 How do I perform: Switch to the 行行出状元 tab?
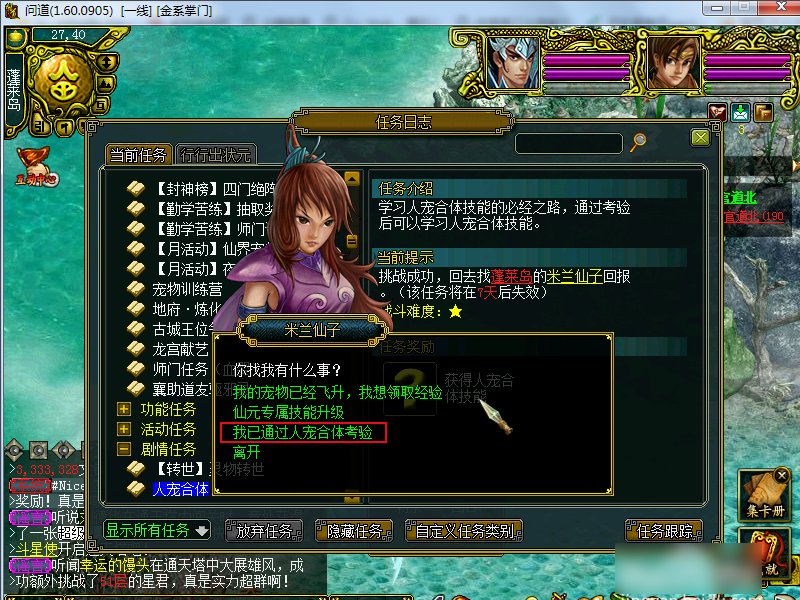click(x=215, y=155)
